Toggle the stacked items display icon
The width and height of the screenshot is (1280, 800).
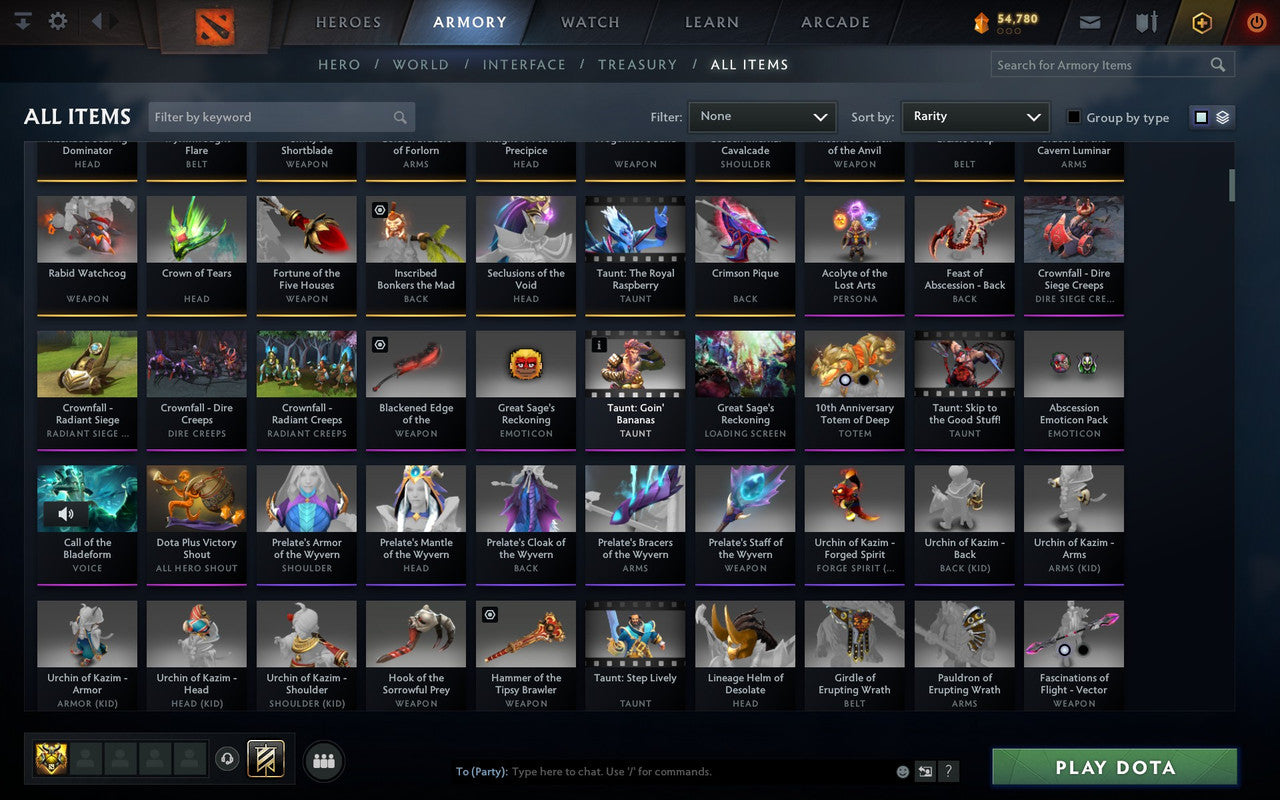click(1221, 116)
